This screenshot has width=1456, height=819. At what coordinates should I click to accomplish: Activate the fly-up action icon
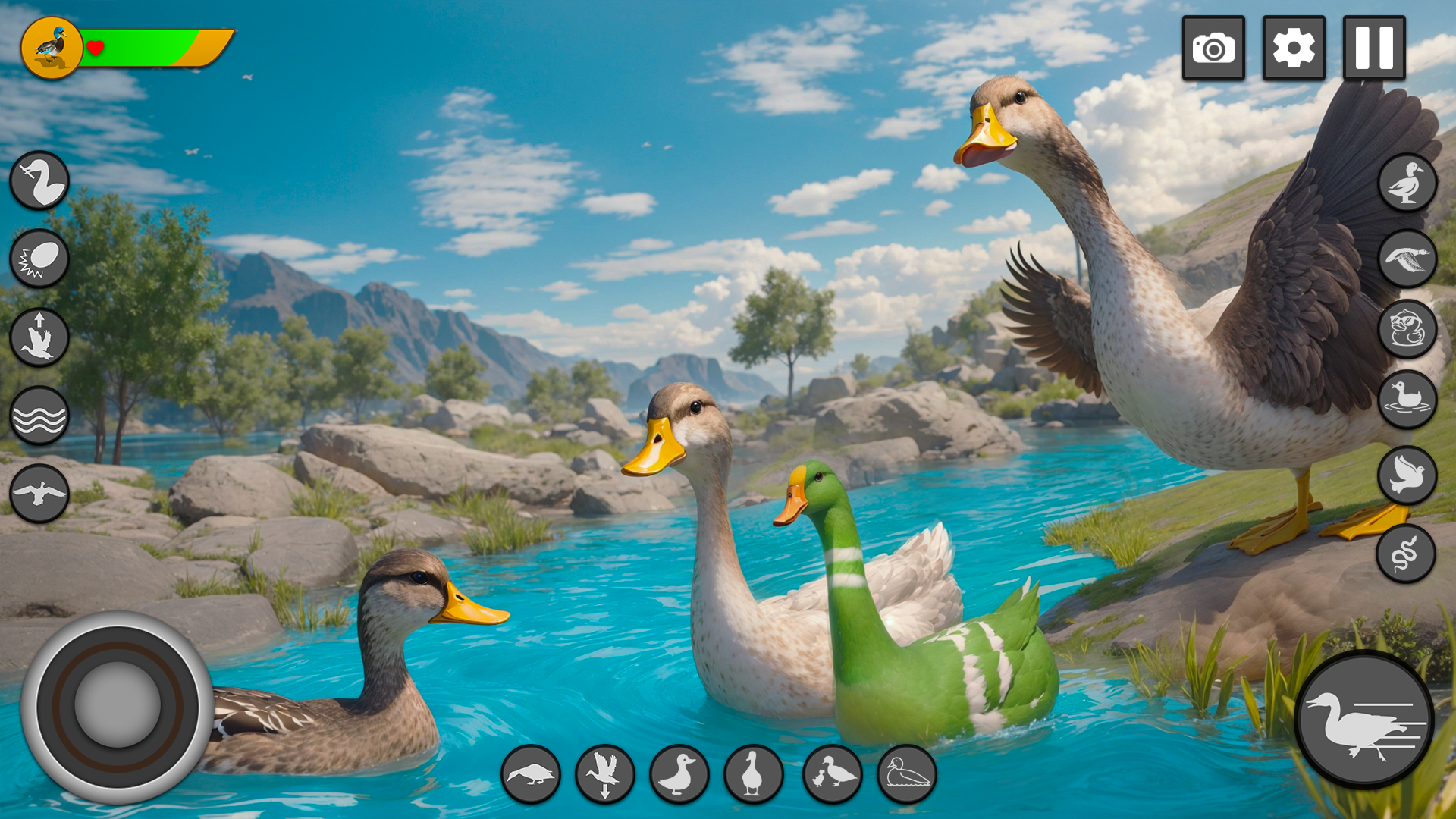coord(39,335)
